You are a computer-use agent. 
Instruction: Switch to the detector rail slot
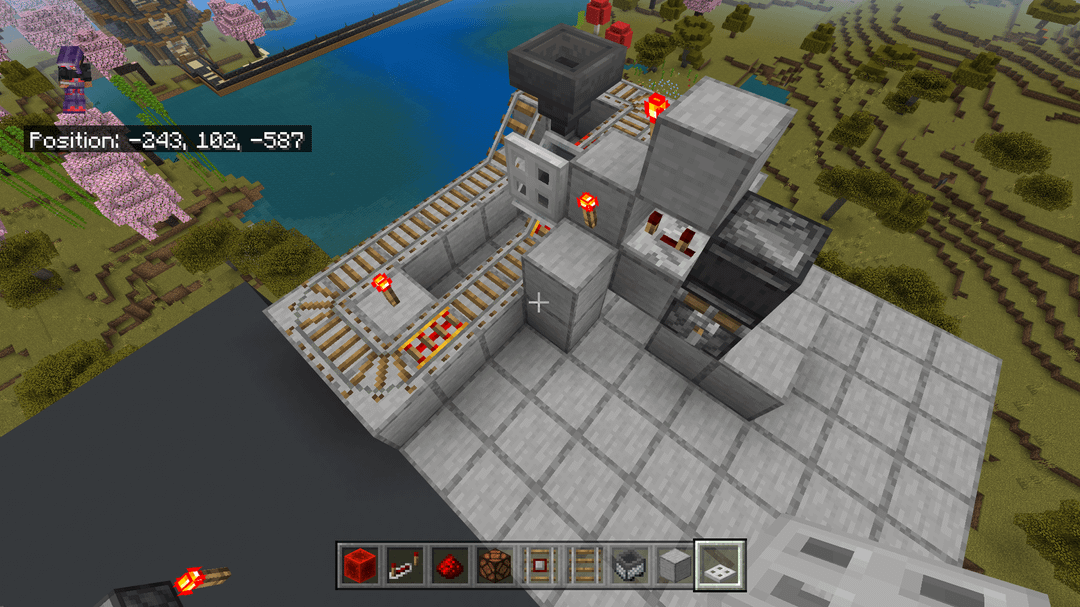click(540, 564)
